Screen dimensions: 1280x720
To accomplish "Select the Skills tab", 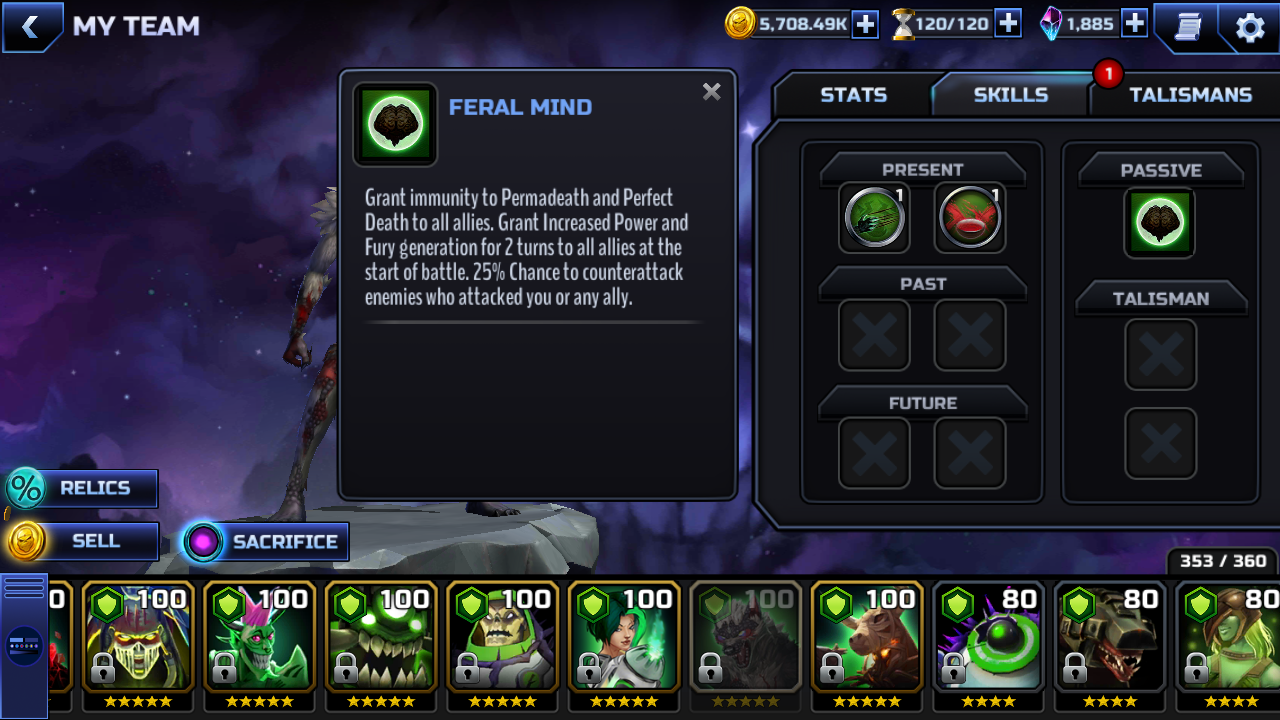I will pos(1010,95).
